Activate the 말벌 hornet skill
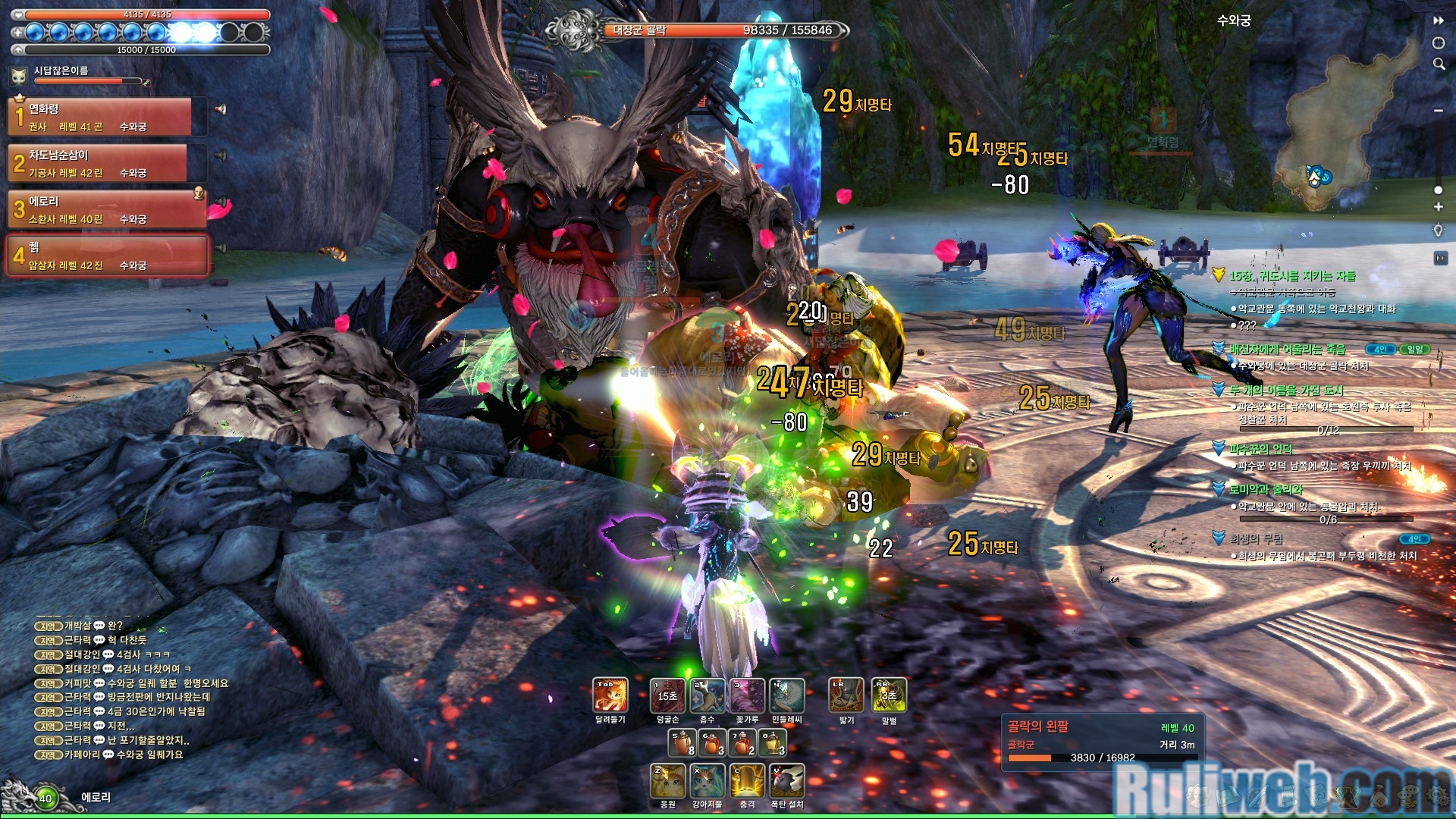Screen dimensions: 1456x819 [x=889, y=695]
